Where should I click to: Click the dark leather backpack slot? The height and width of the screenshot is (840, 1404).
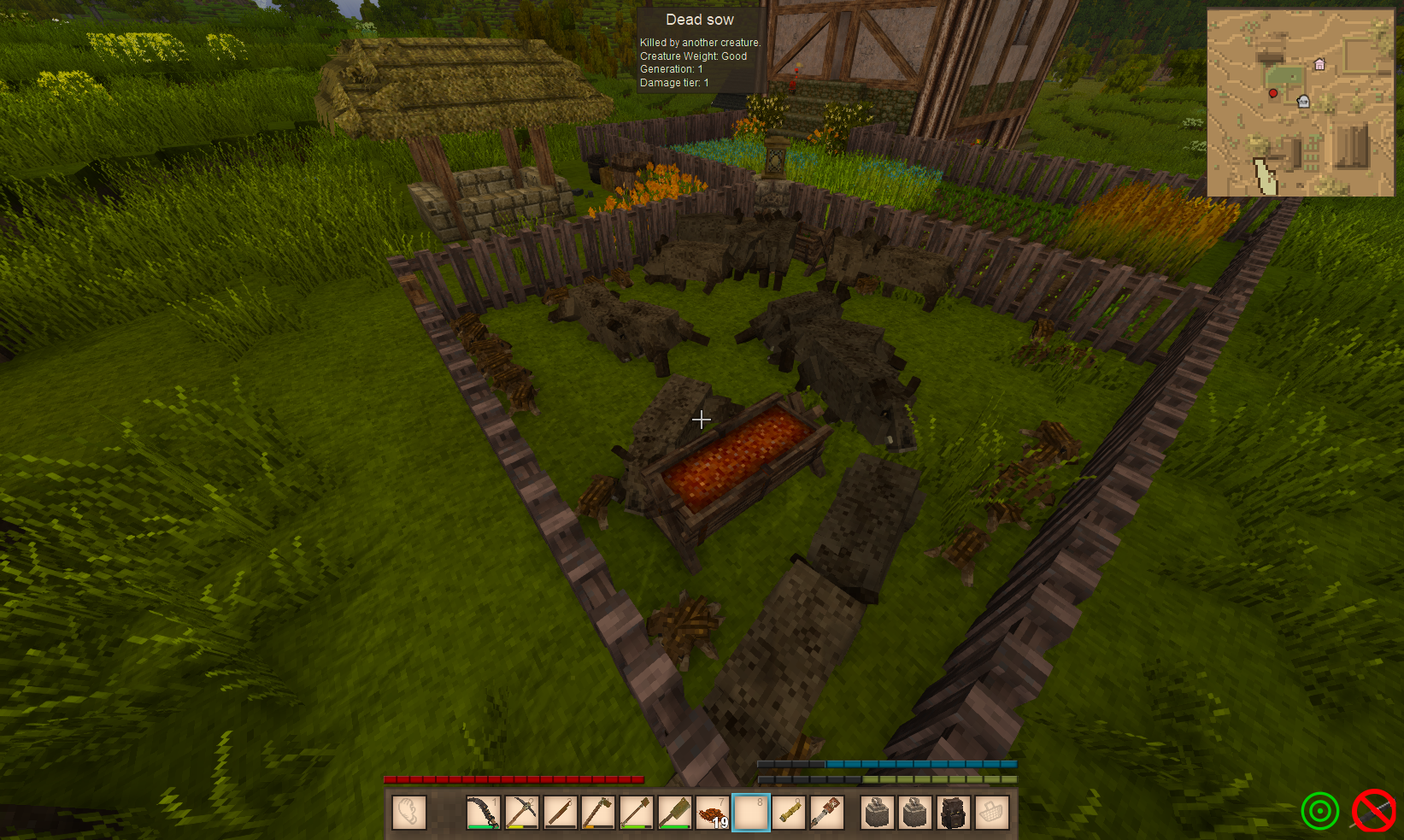pos(953,813)
